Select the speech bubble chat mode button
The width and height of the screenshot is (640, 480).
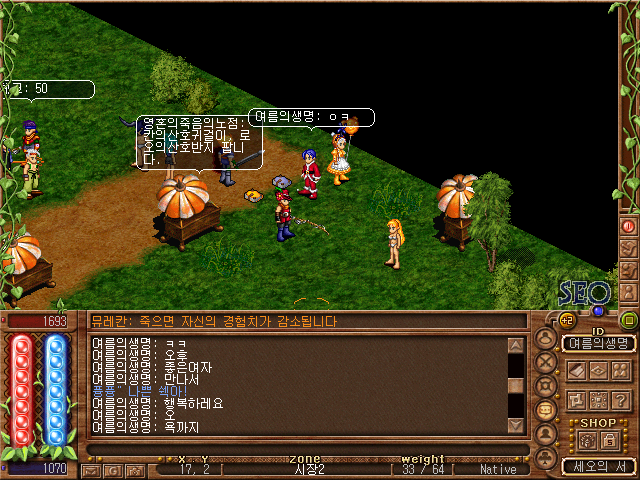(546, 410)
